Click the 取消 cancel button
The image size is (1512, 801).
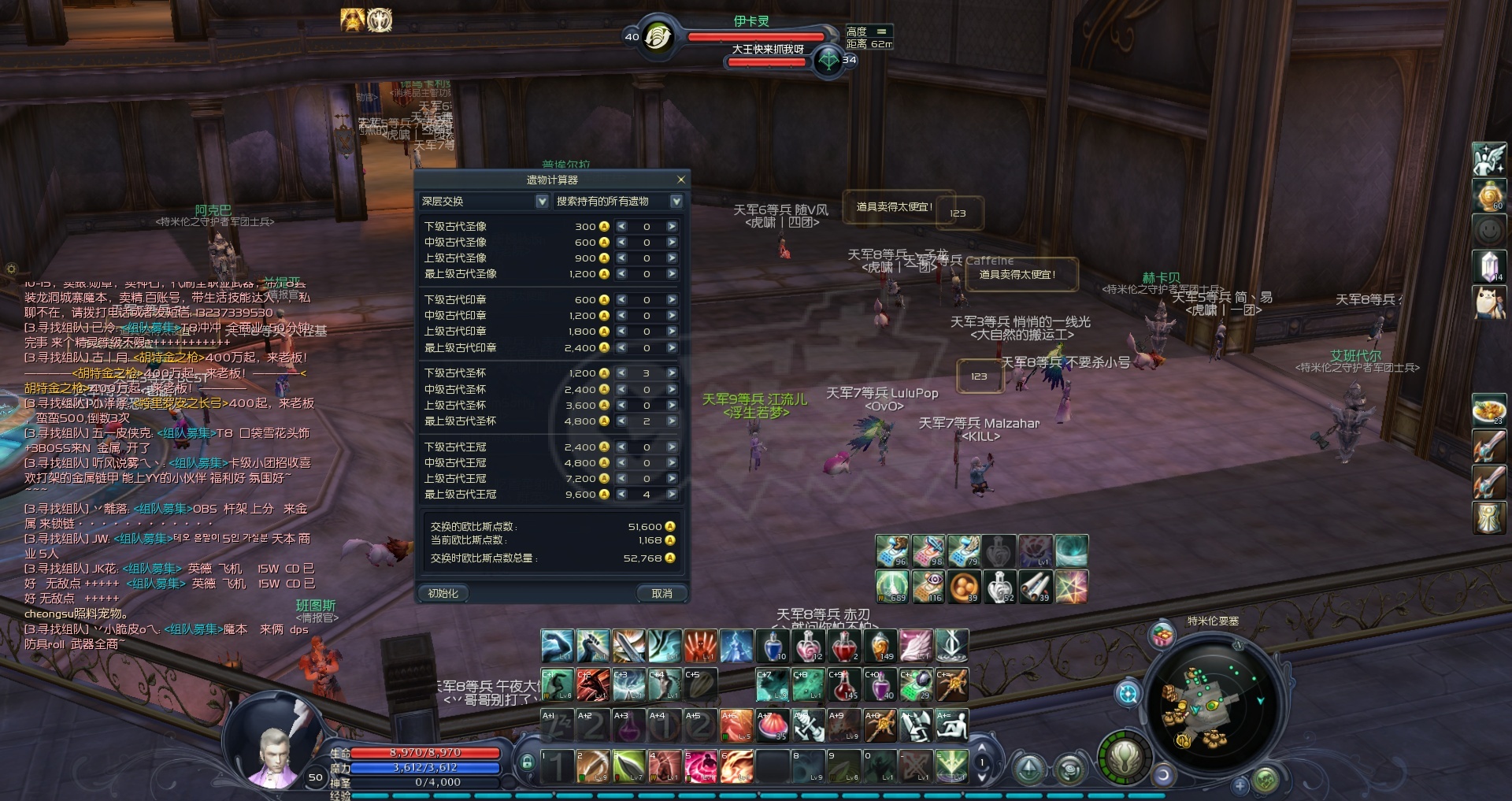[661, 593]
